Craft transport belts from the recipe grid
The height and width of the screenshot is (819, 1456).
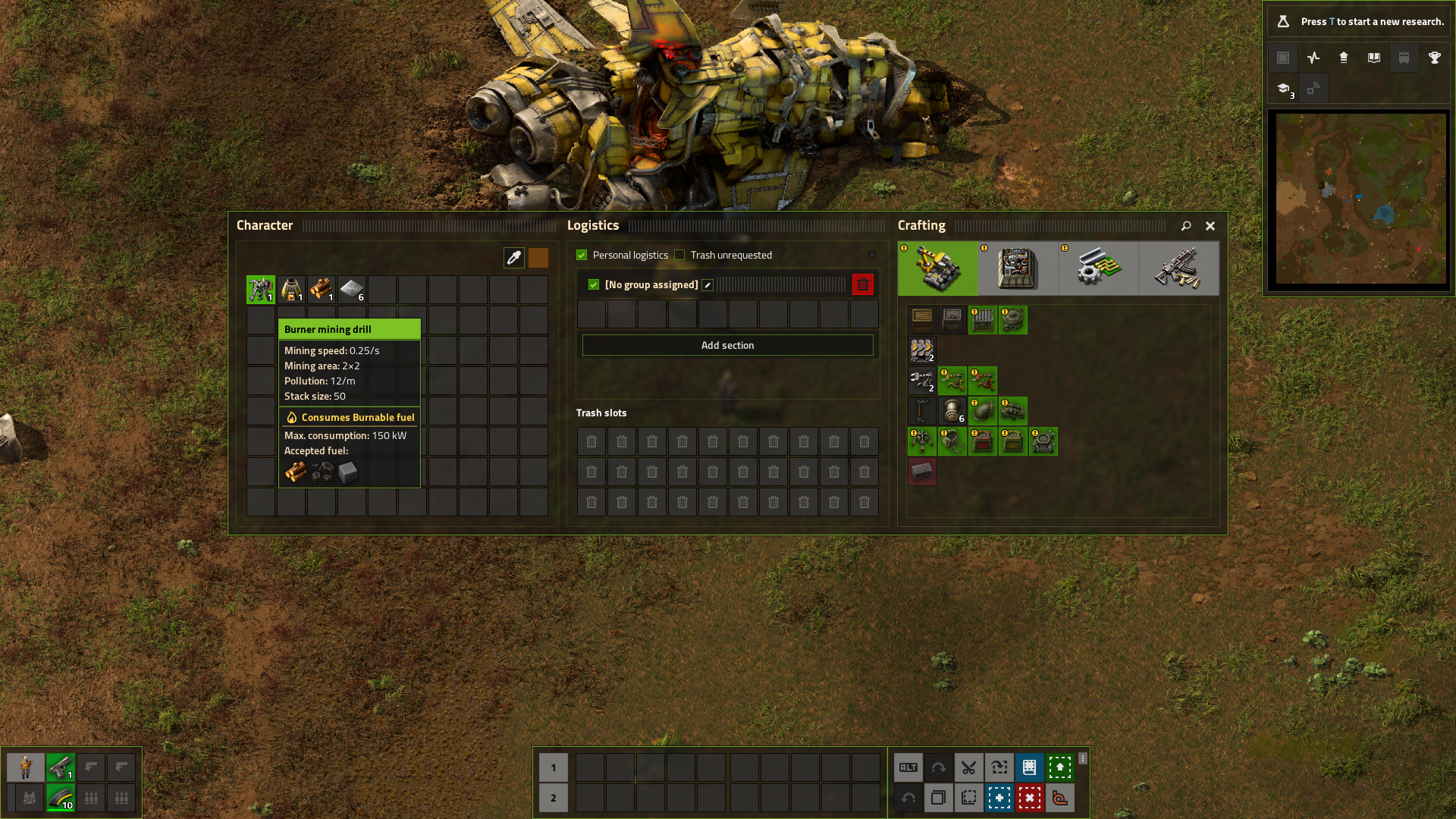coord(922,350)
